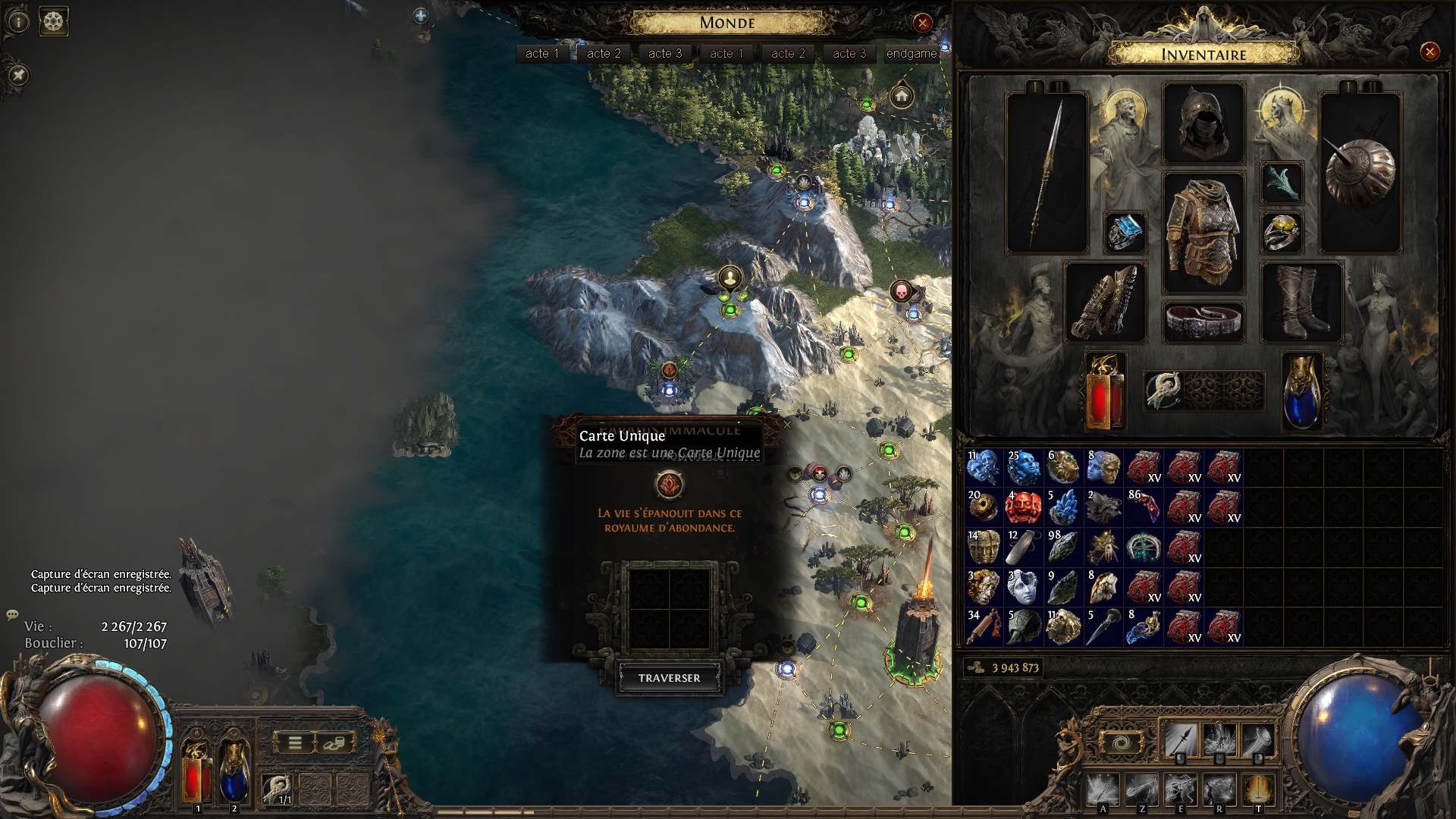Select the equipped helmet slot
The height and width of the screenshot is (819, 1456).
(x=1203, y=124)
